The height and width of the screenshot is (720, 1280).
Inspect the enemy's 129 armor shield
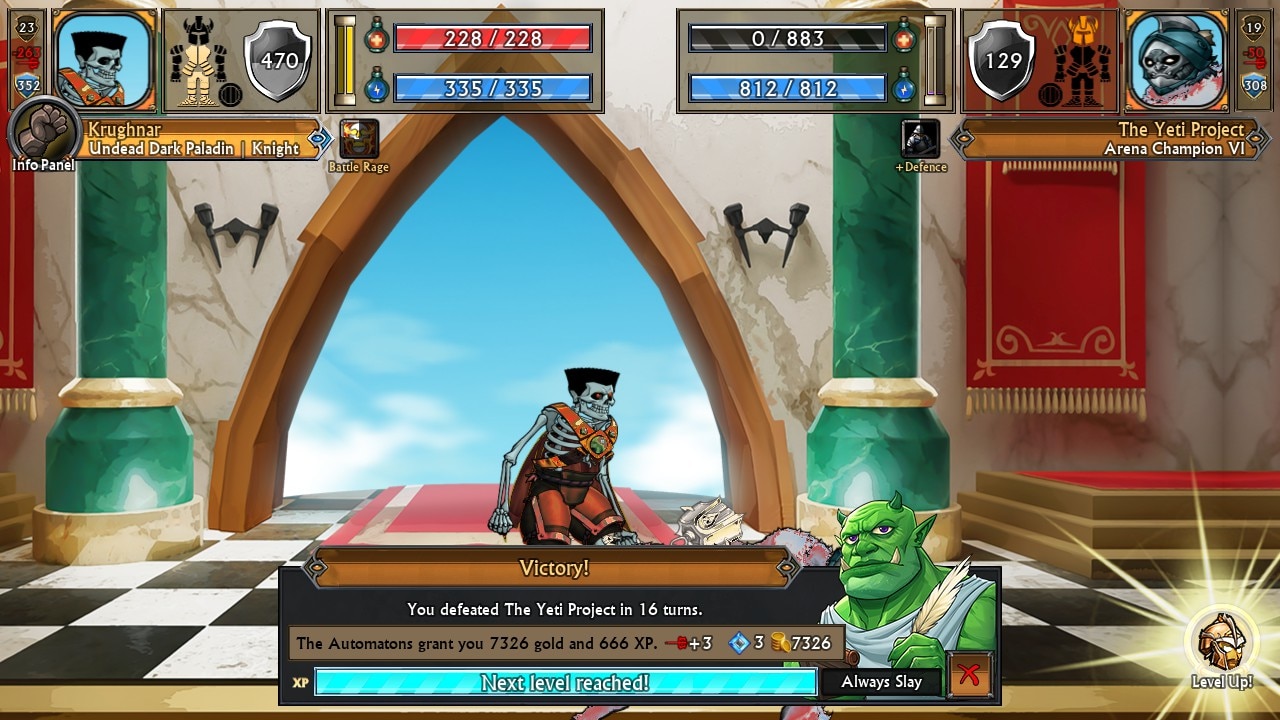(x=1003, y=61)
